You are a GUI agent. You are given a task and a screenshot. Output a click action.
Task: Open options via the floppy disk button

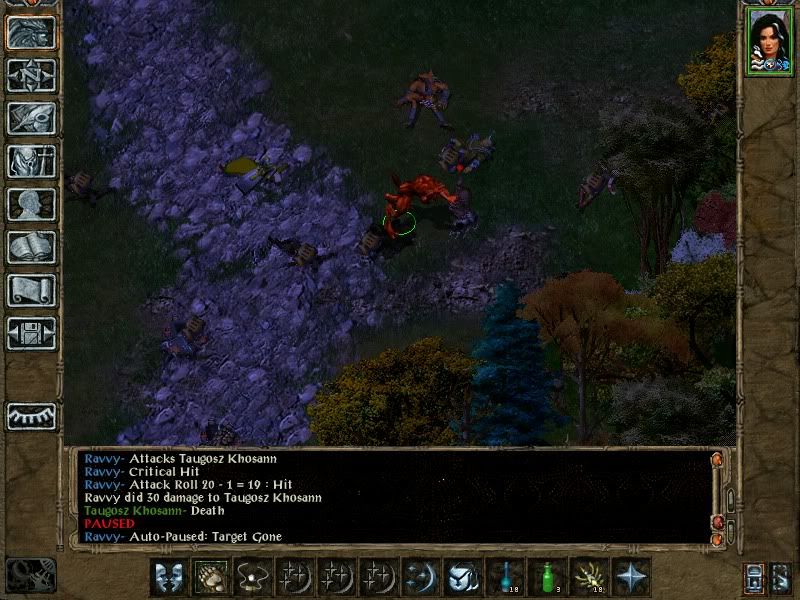(x=31, y=333)
